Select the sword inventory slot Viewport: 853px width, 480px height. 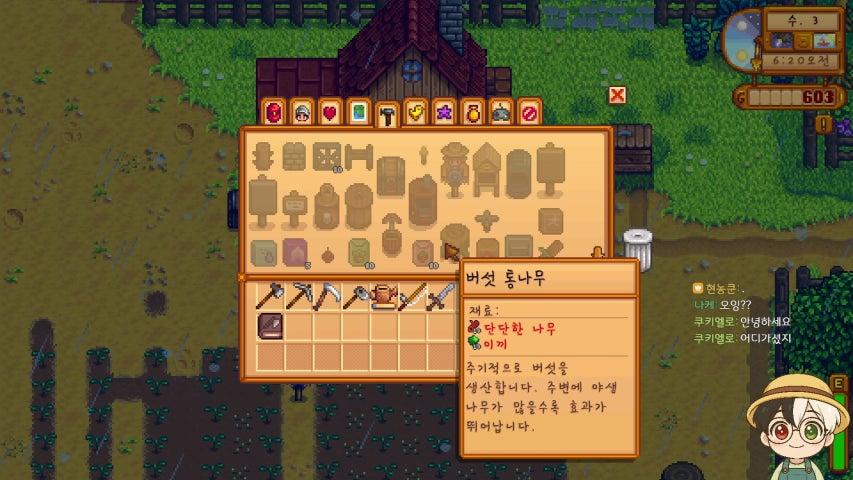441,297
